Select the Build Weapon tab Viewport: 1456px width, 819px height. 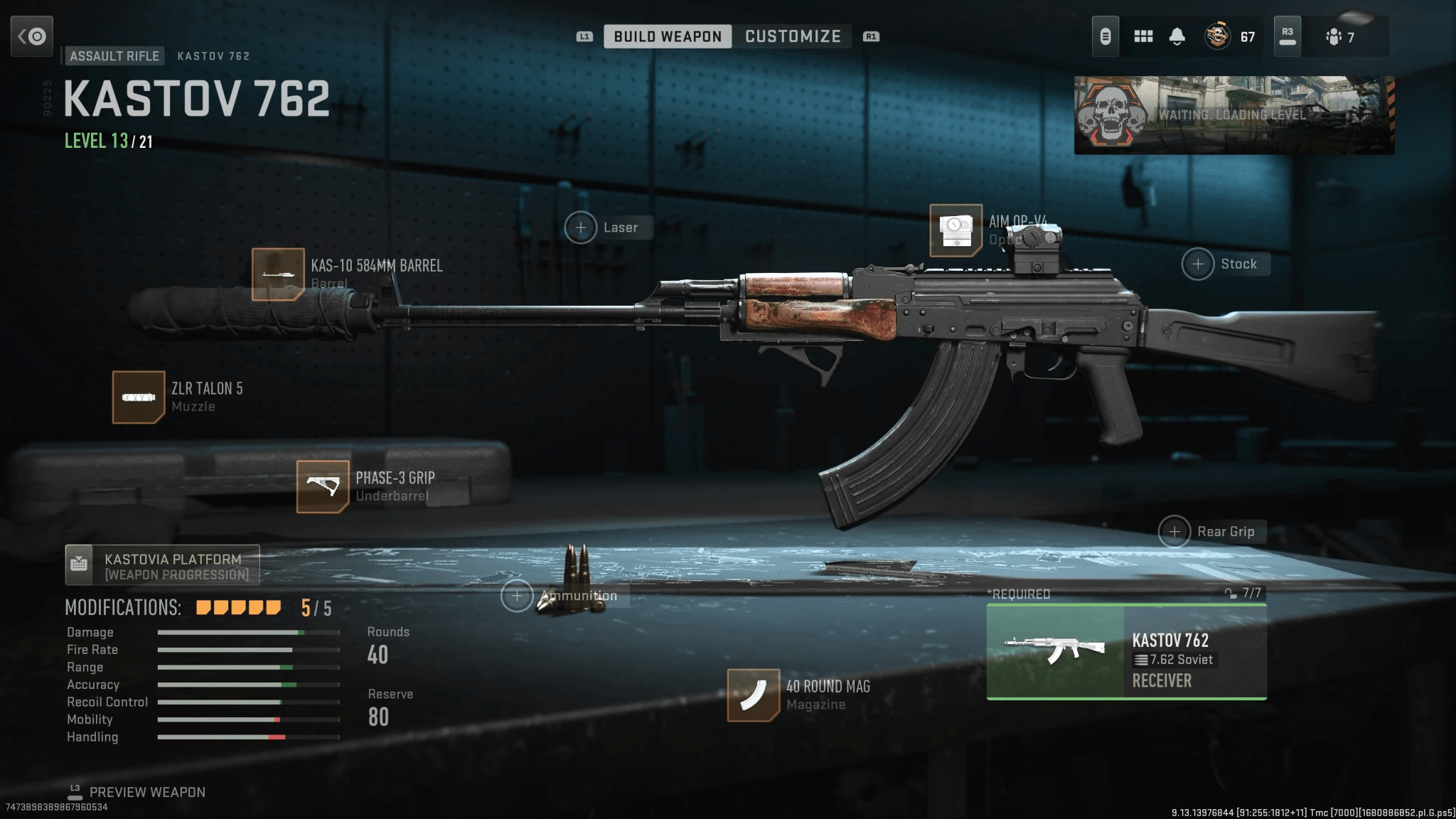(x=666, y=36)
